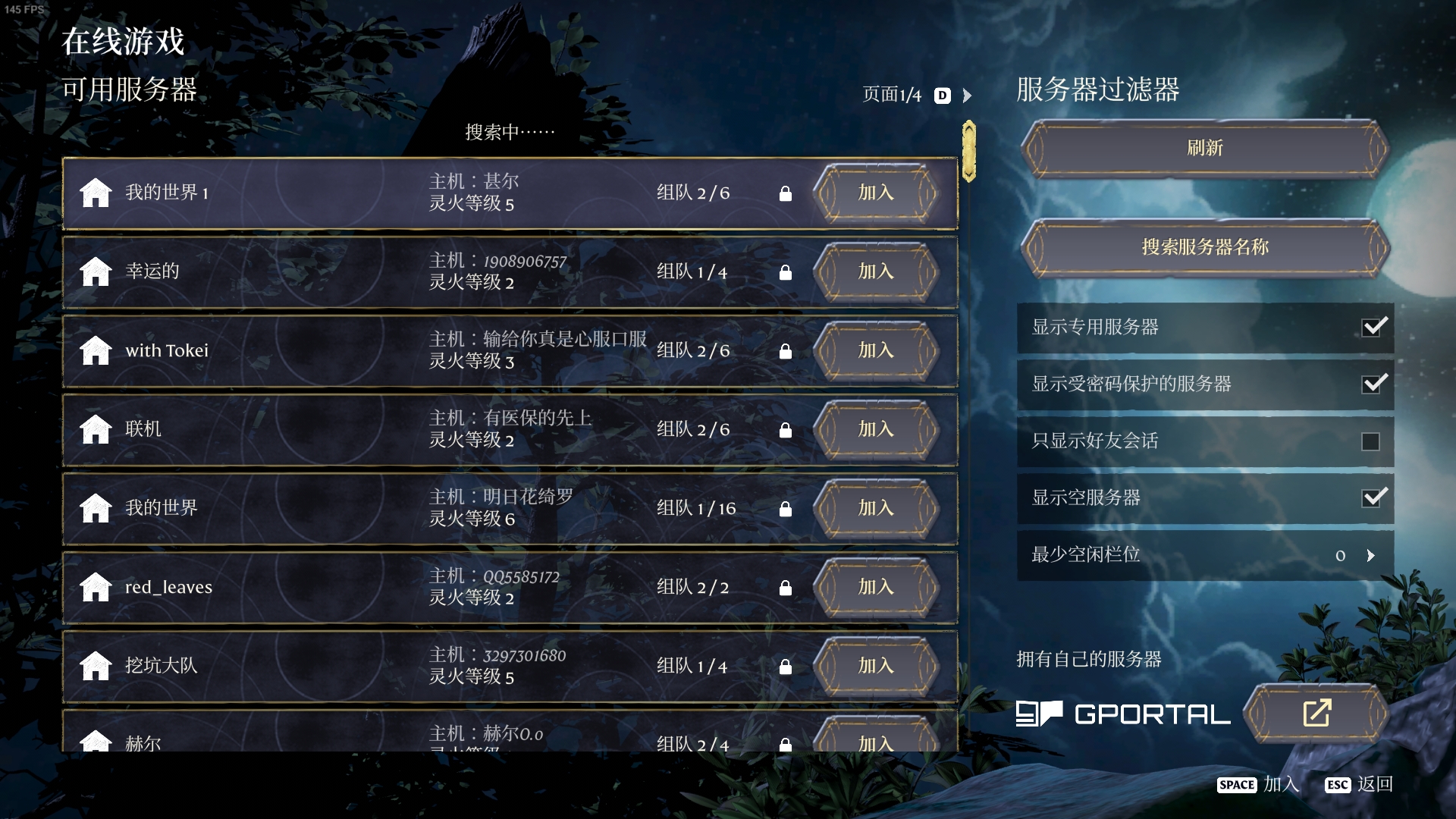Screen dimensions: 1456x819
Task: Join the 我的世界 1 server
Action: (x=875, y=193)
